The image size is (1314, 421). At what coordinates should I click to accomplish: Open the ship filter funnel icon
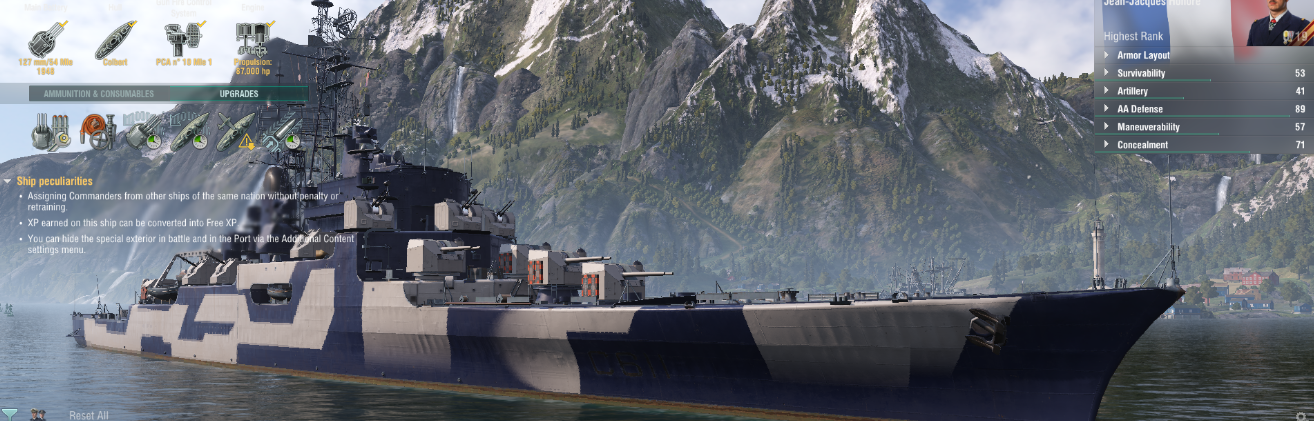[x=9, y=414]
